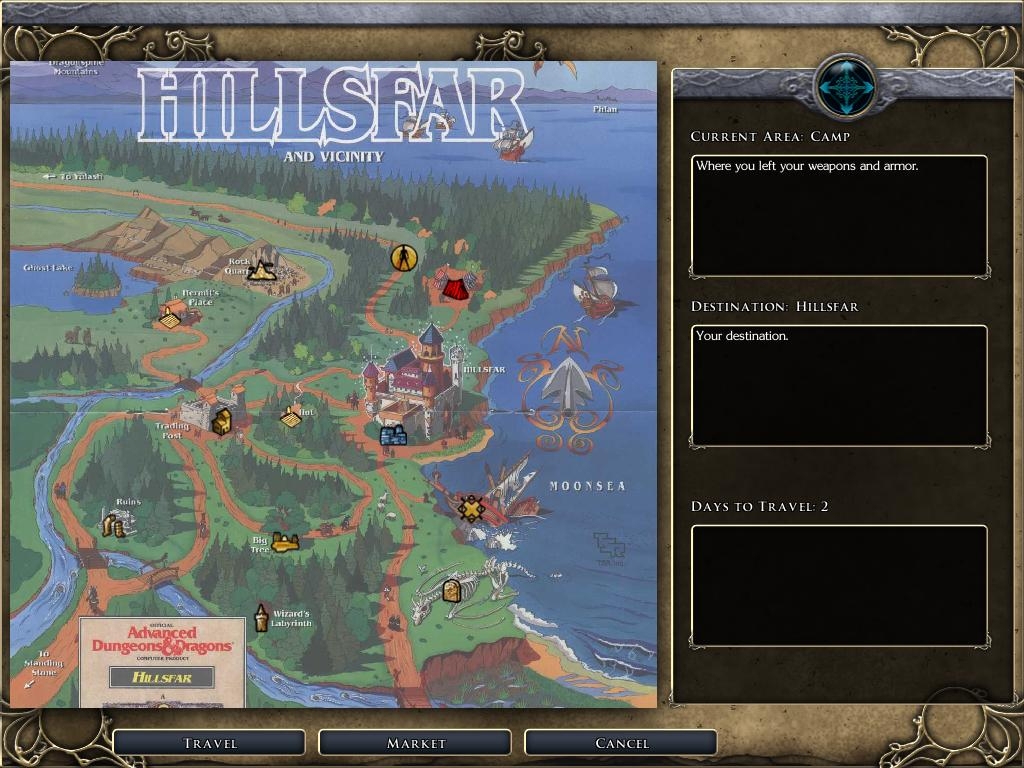This screenshot has width=1024, height=768.
Task: Cancel and close the world map
Action: pyautogui.click(x=621, y=743)
